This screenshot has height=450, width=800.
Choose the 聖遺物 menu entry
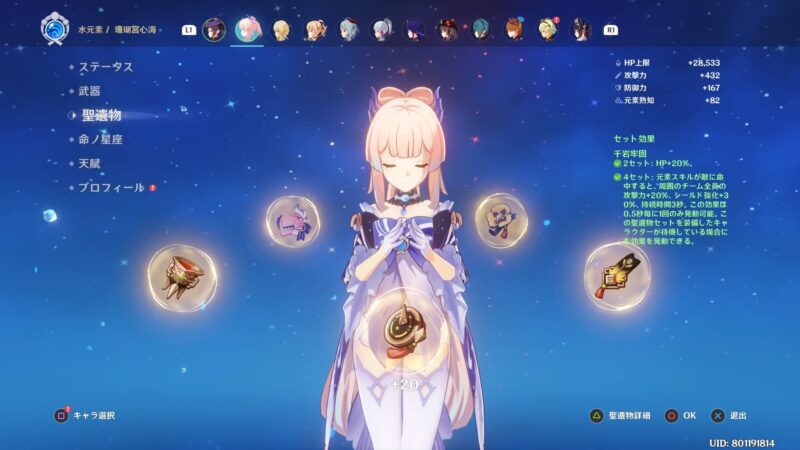point(100,115)
